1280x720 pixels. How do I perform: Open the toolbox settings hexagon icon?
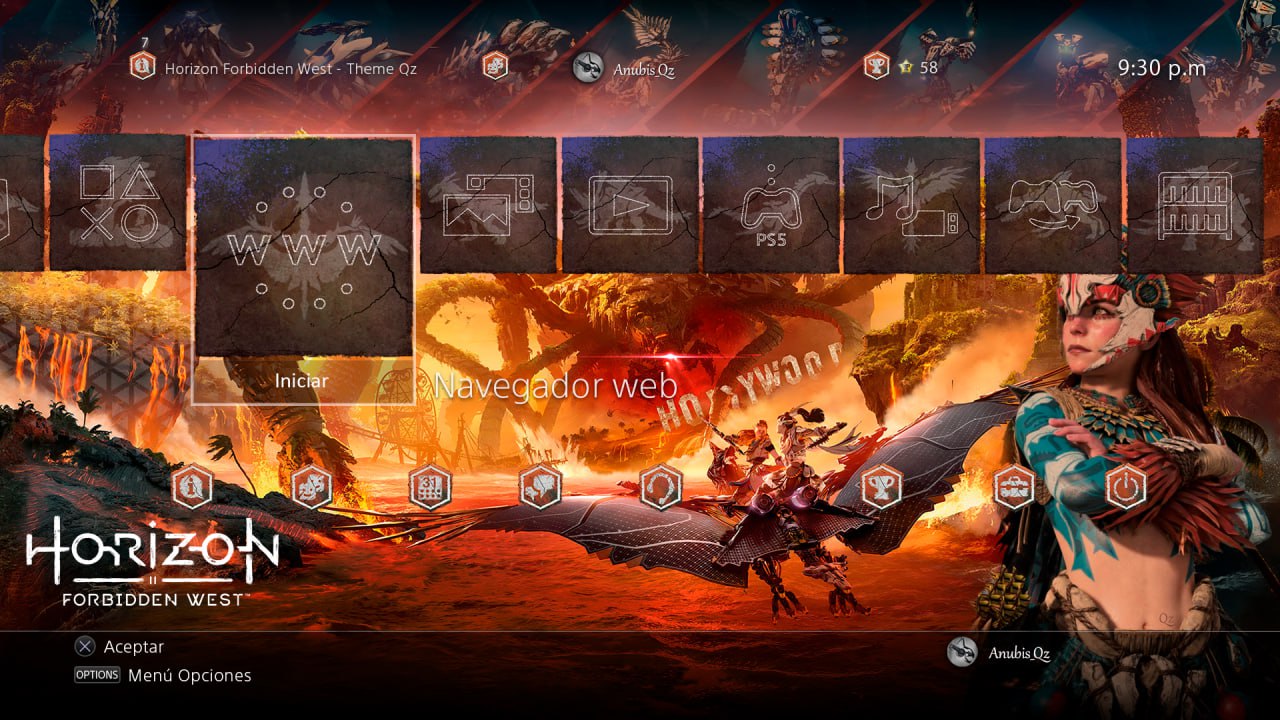pyautogui.click(x=1015, y=488)
